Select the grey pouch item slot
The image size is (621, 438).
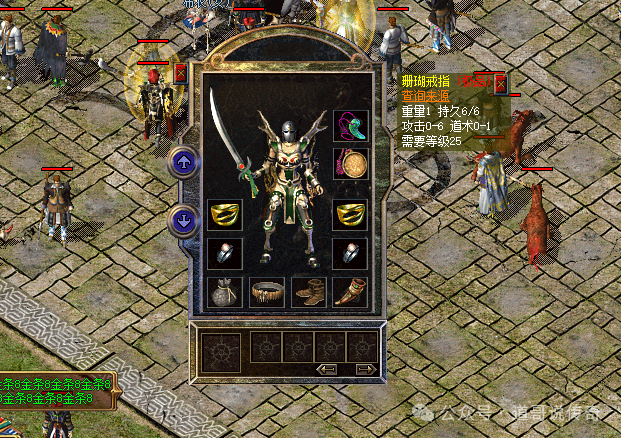point(224,292)
